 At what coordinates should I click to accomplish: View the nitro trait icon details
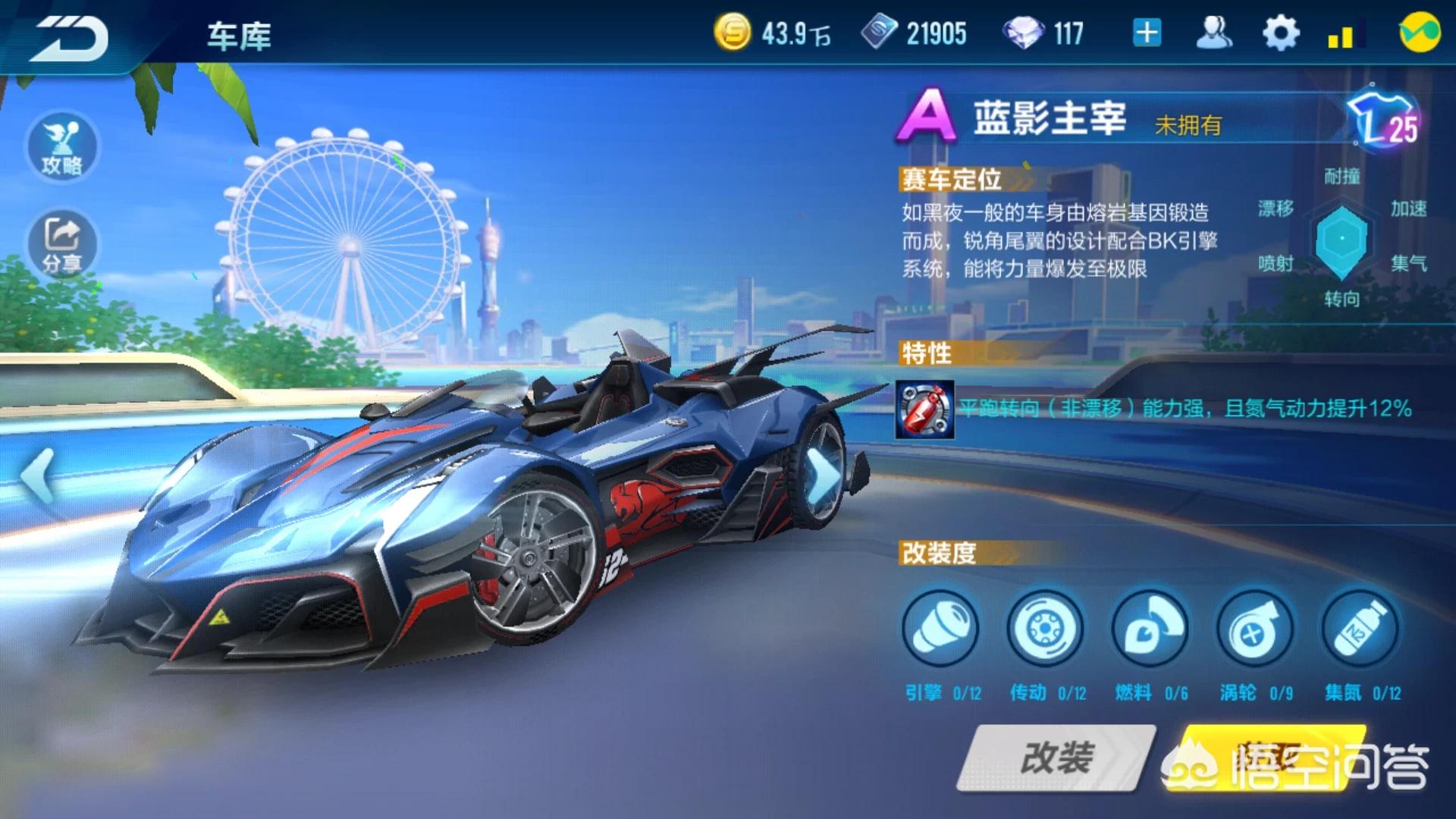point(924,409)
